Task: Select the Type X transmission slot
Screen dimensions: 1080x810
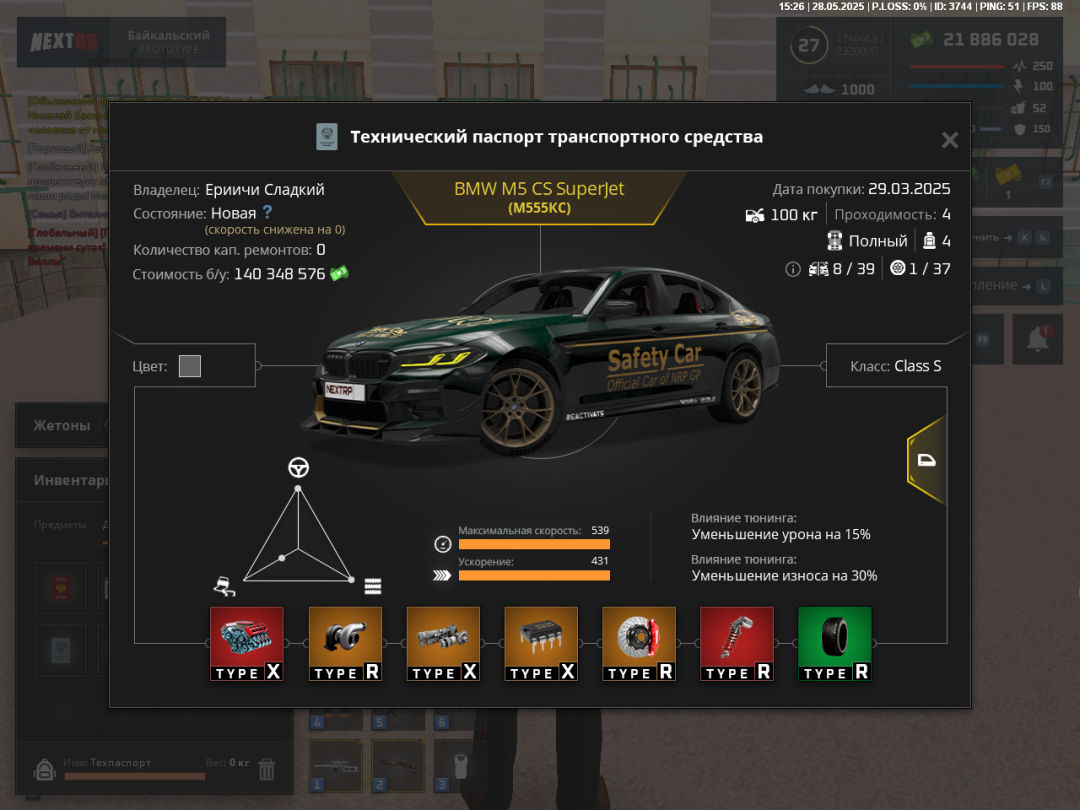Action: click(x=443, y=644)
